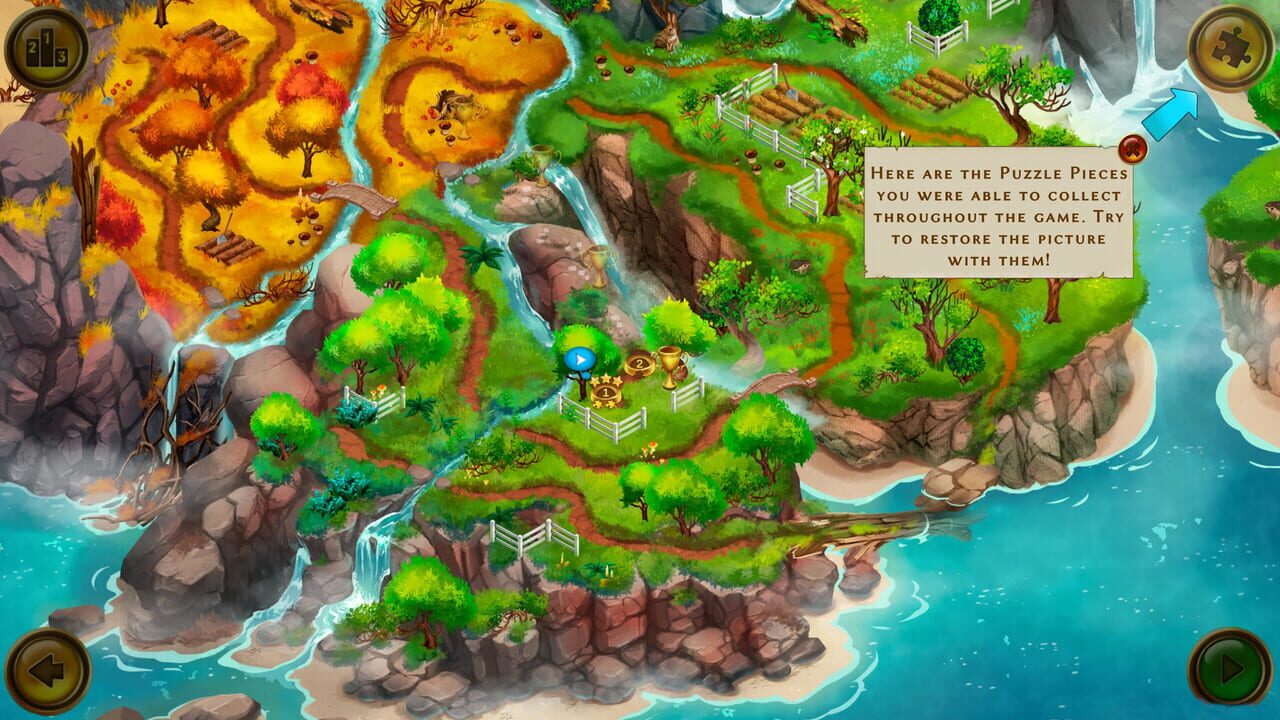This screenshot has width=1280, height=720.
Task: Open the leaderboard podium rankings
Action: pyautogui.click(x=48, y=44)
